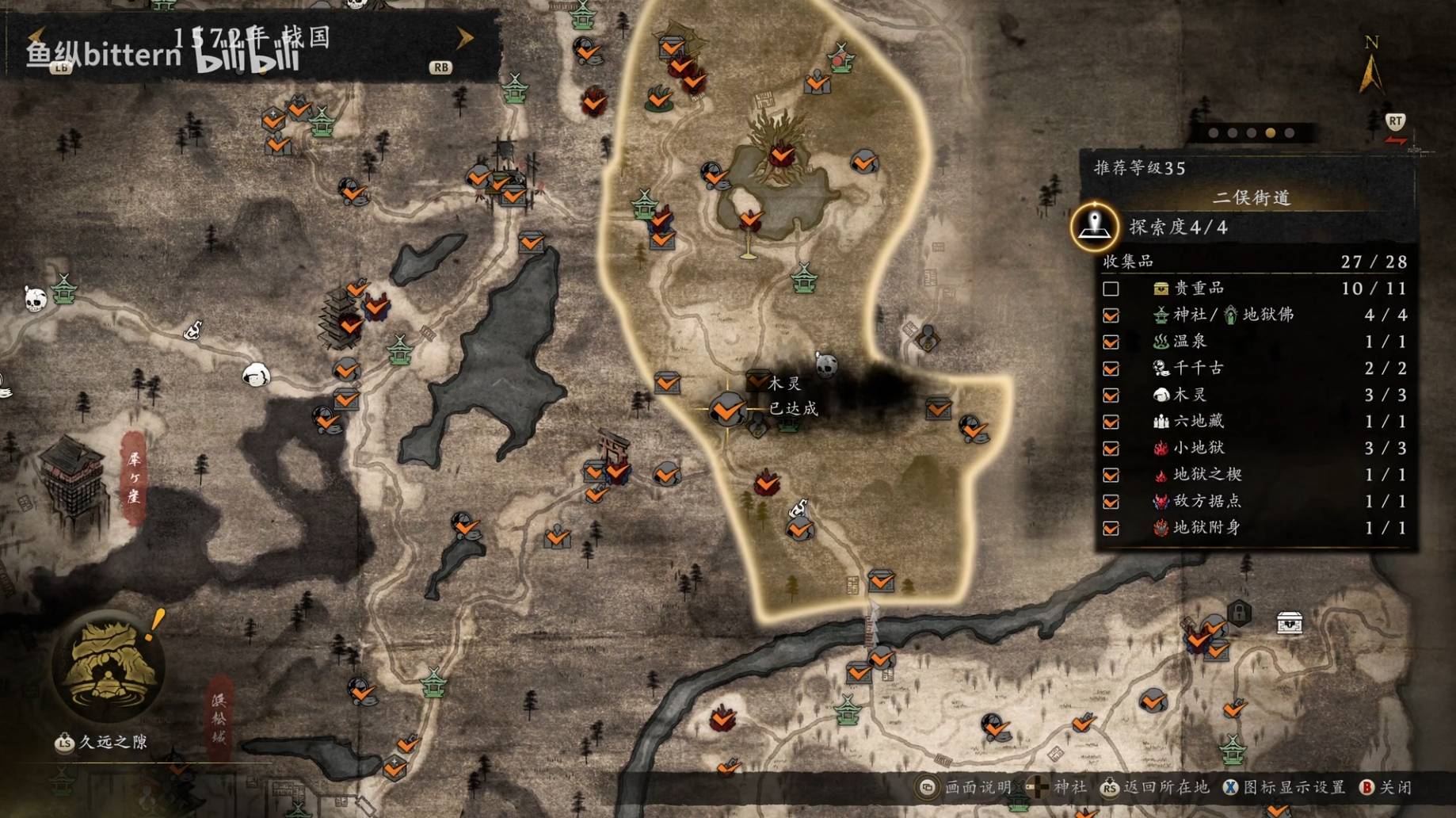Uncheck the 六地藏 row

click(x=1111, y=422)
